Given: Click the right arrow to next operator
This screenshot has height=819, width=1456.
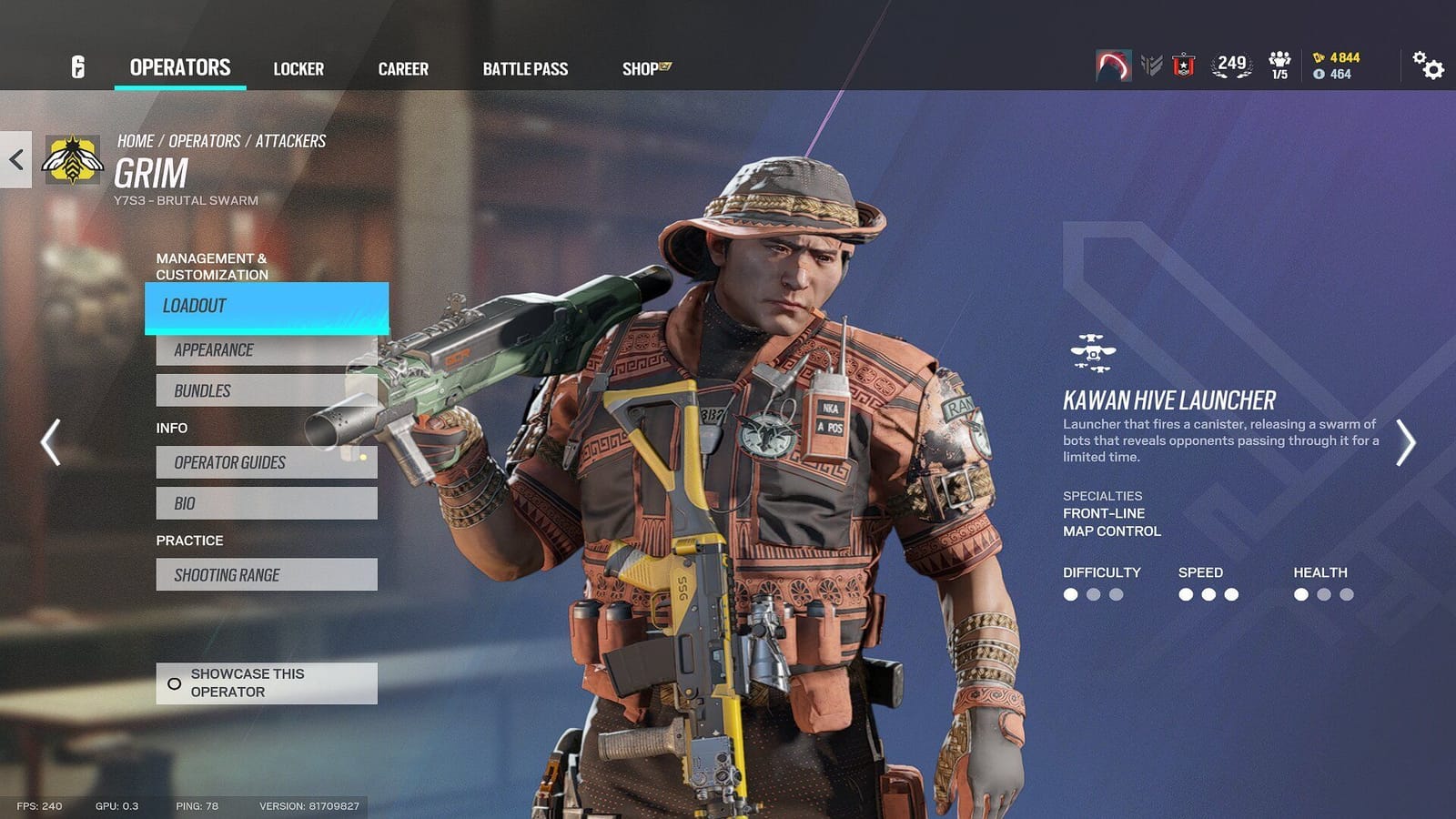Looking at the screenshot, I should pyautogui.click(x=1406, y=441).
